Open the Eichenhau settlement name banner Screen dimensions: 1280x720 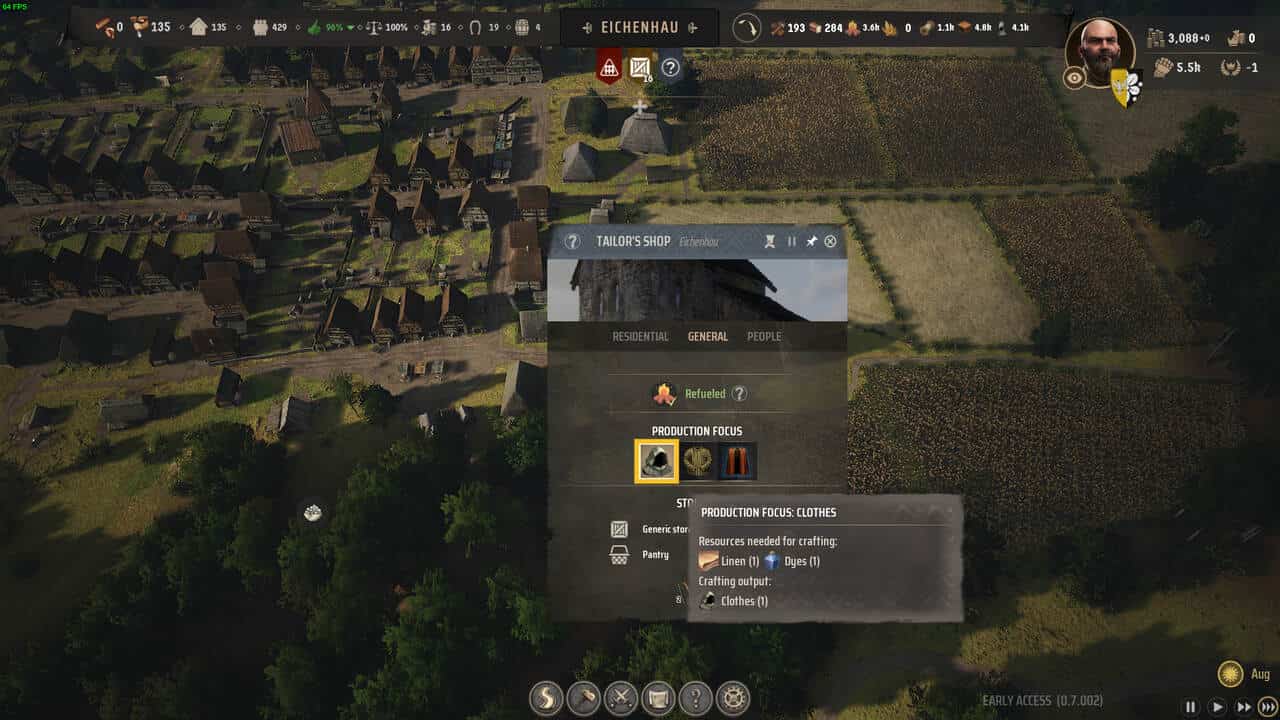tap(639, 27)
